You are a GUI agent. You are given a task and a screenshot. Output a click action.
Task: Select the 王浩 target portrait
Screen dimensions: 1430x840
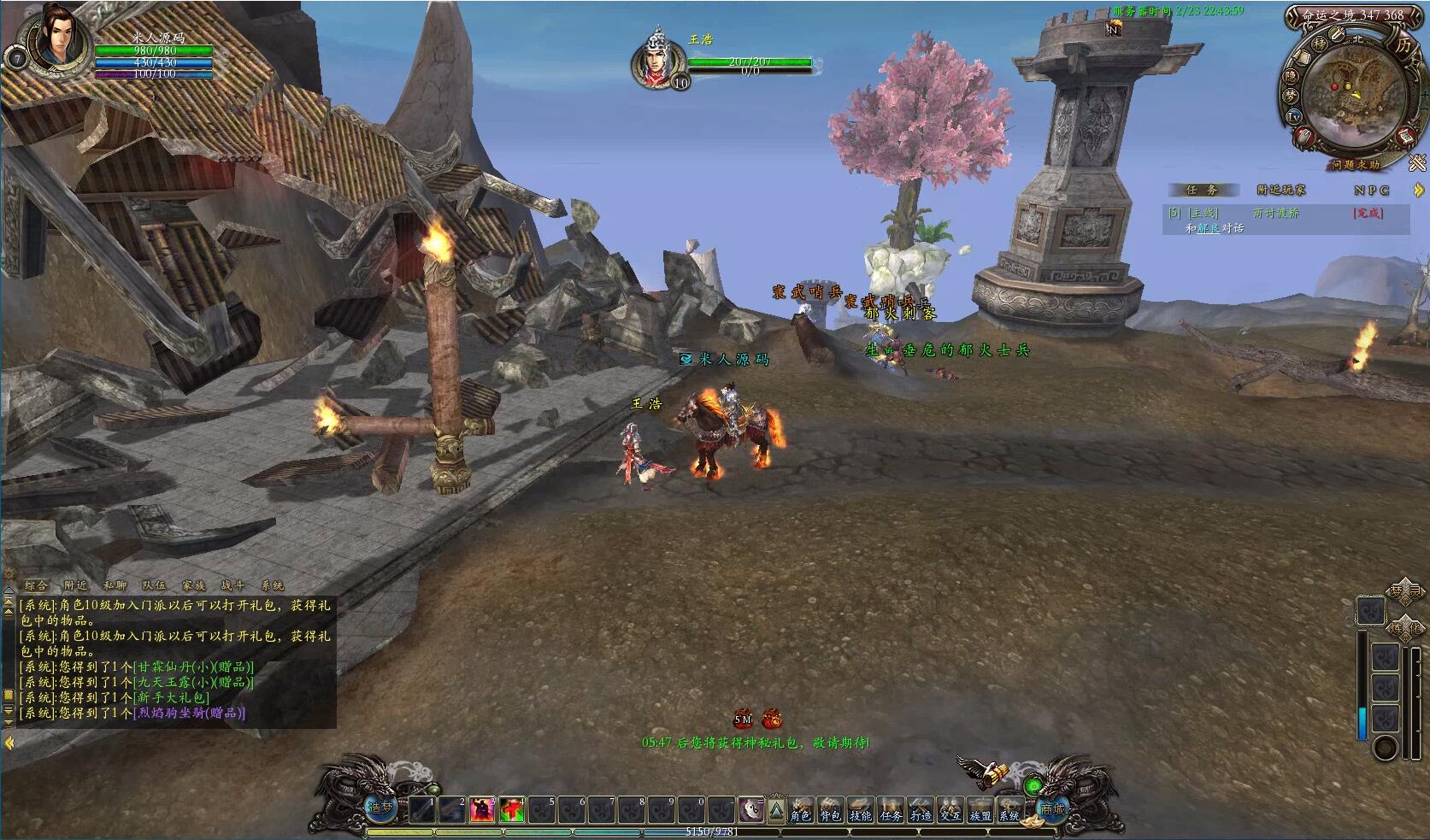(x=656, y=60)
